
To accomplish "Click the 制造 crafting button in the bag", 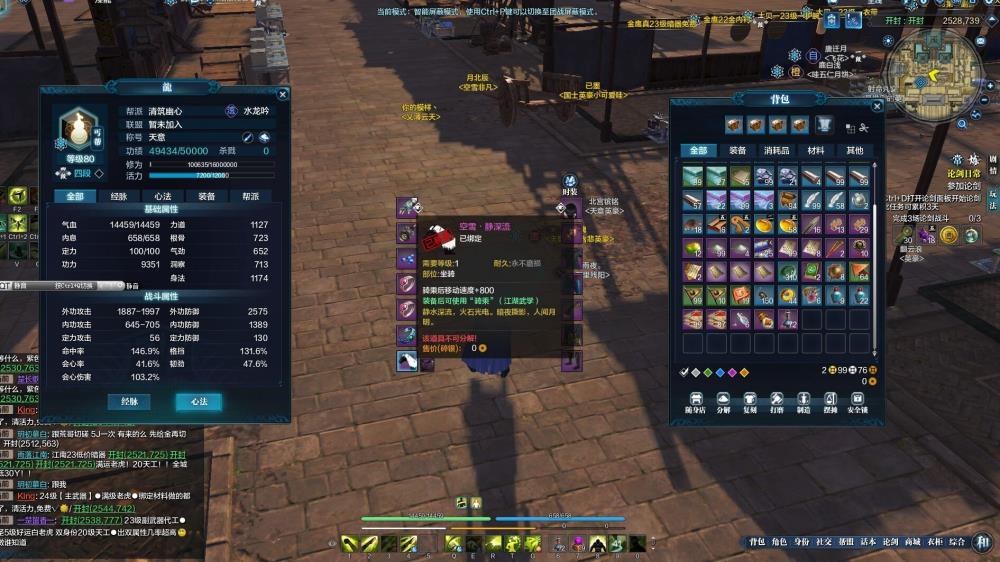I will [803, 404].
